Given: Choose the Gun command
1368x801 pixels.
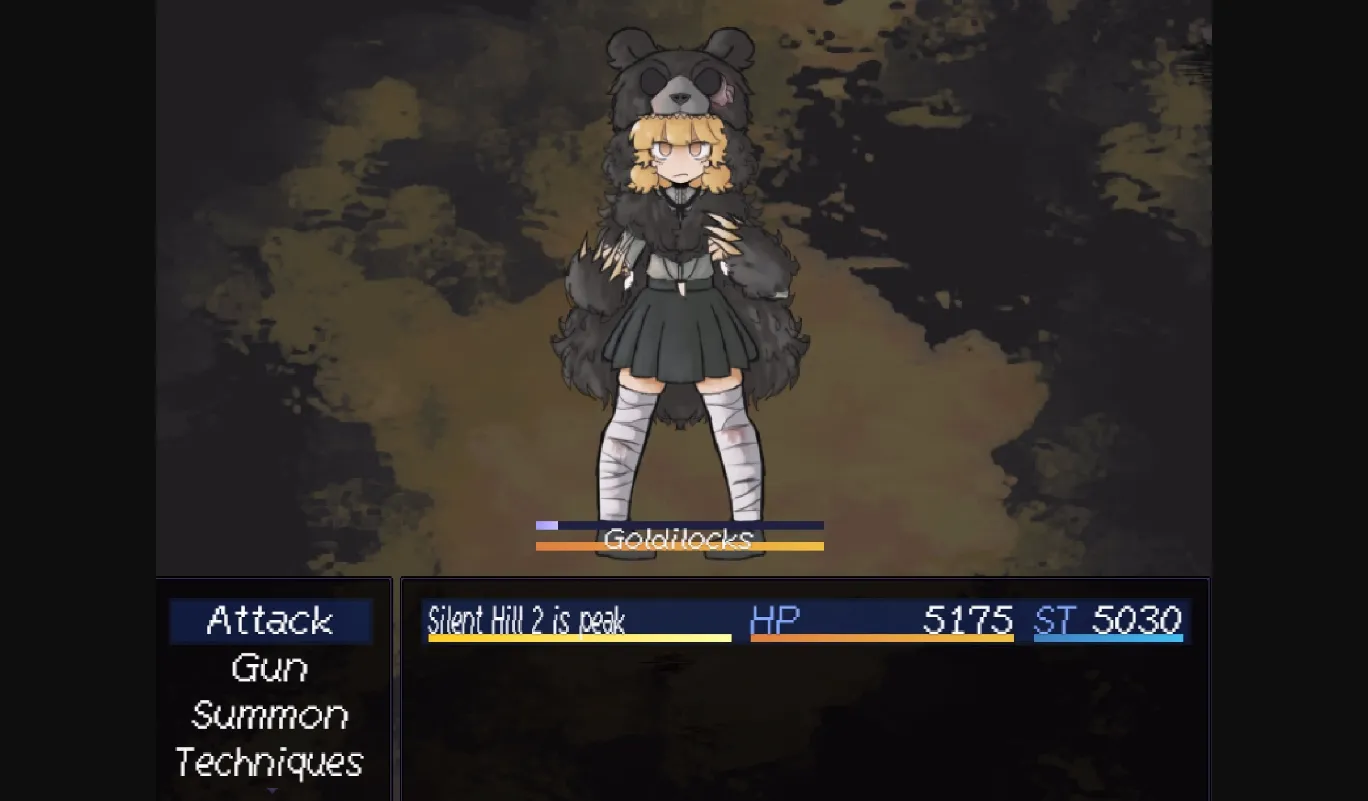Looking at the screenshot, I should pos(270,668).
